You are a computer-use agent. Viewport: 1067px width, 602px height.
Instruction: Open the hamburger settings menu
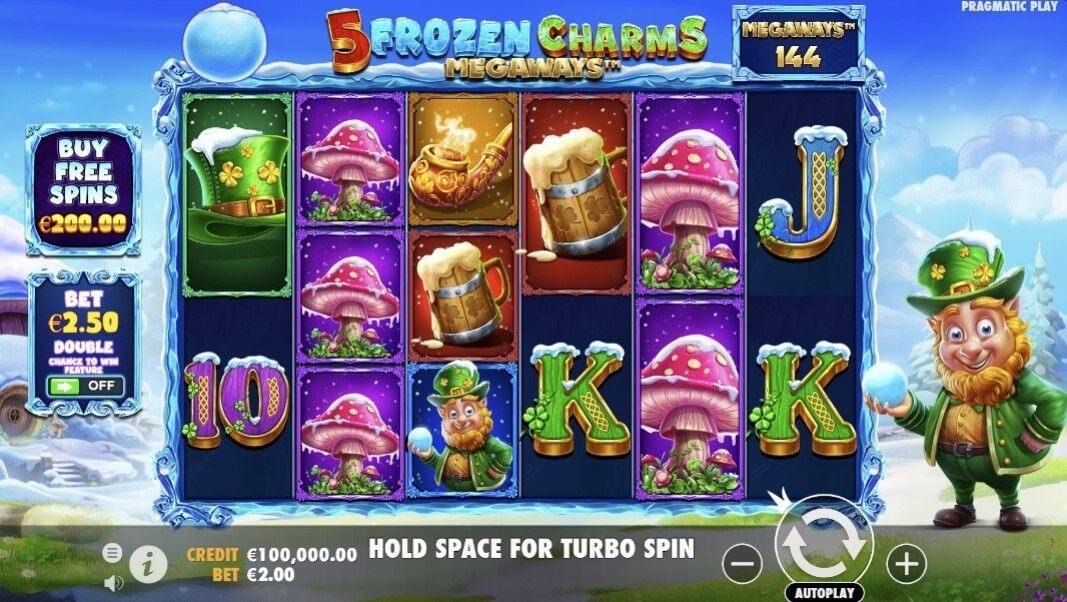(113, 553)
